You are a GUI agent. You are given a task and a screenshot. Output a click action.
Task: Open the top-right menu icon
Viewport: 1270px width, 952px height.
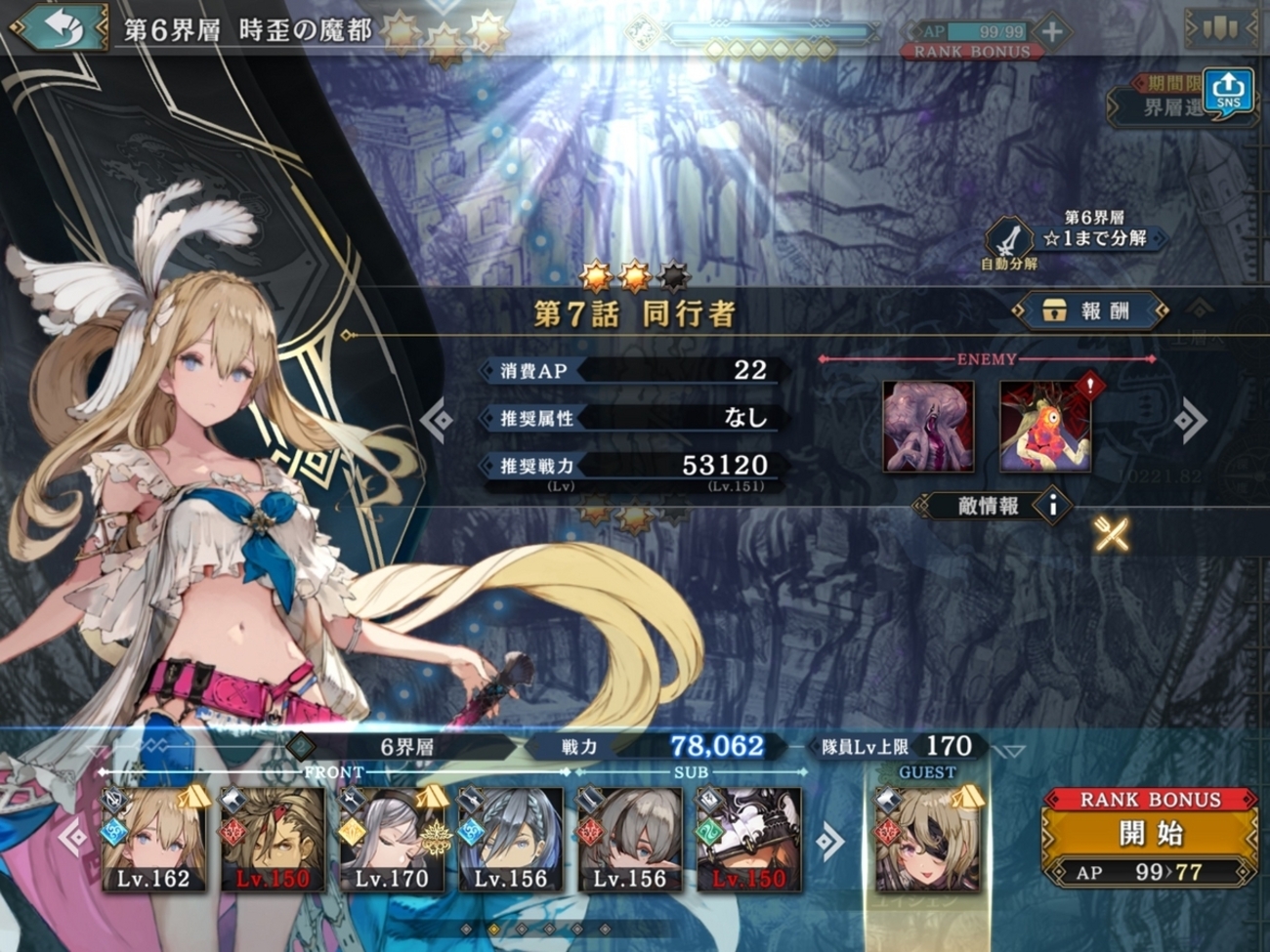coord(1220,28)
